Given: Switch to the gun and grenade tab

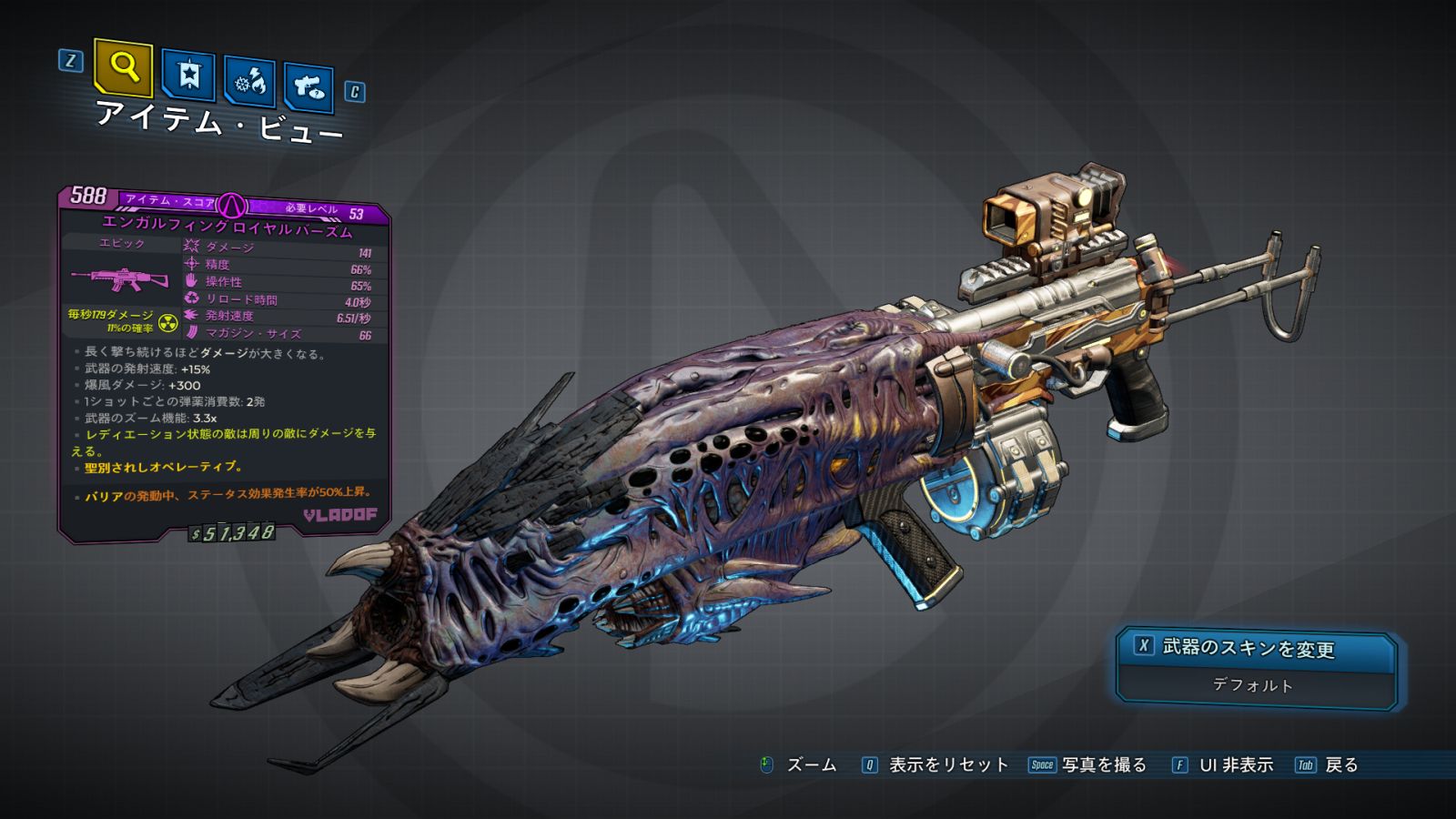Looking at the screenshot, I should (308, 87).
